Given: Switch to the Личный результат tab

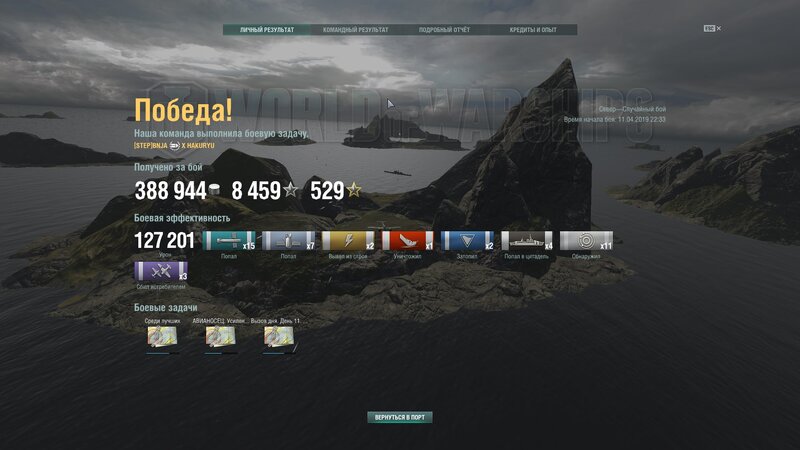Looking at the screenshot, I should pos(267,30).
